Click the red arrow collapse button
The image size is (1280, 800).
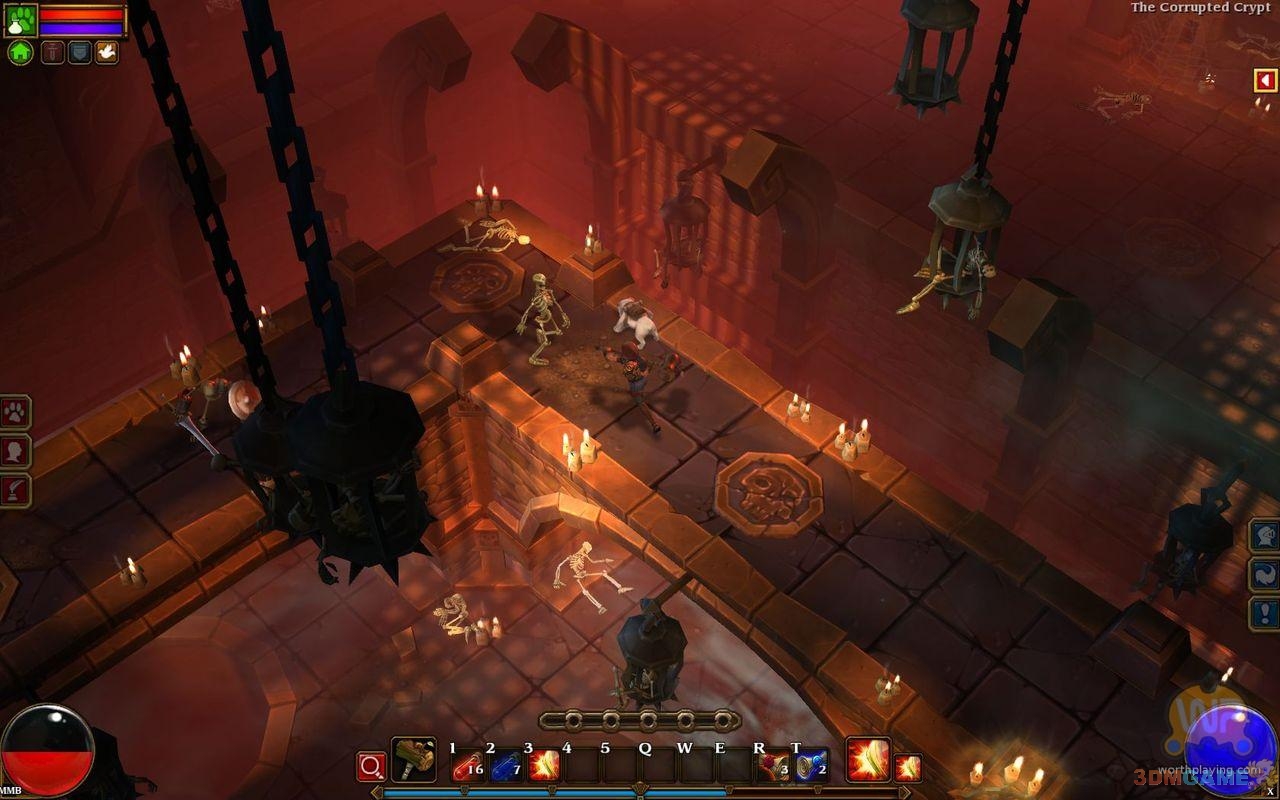point(1266,80)
